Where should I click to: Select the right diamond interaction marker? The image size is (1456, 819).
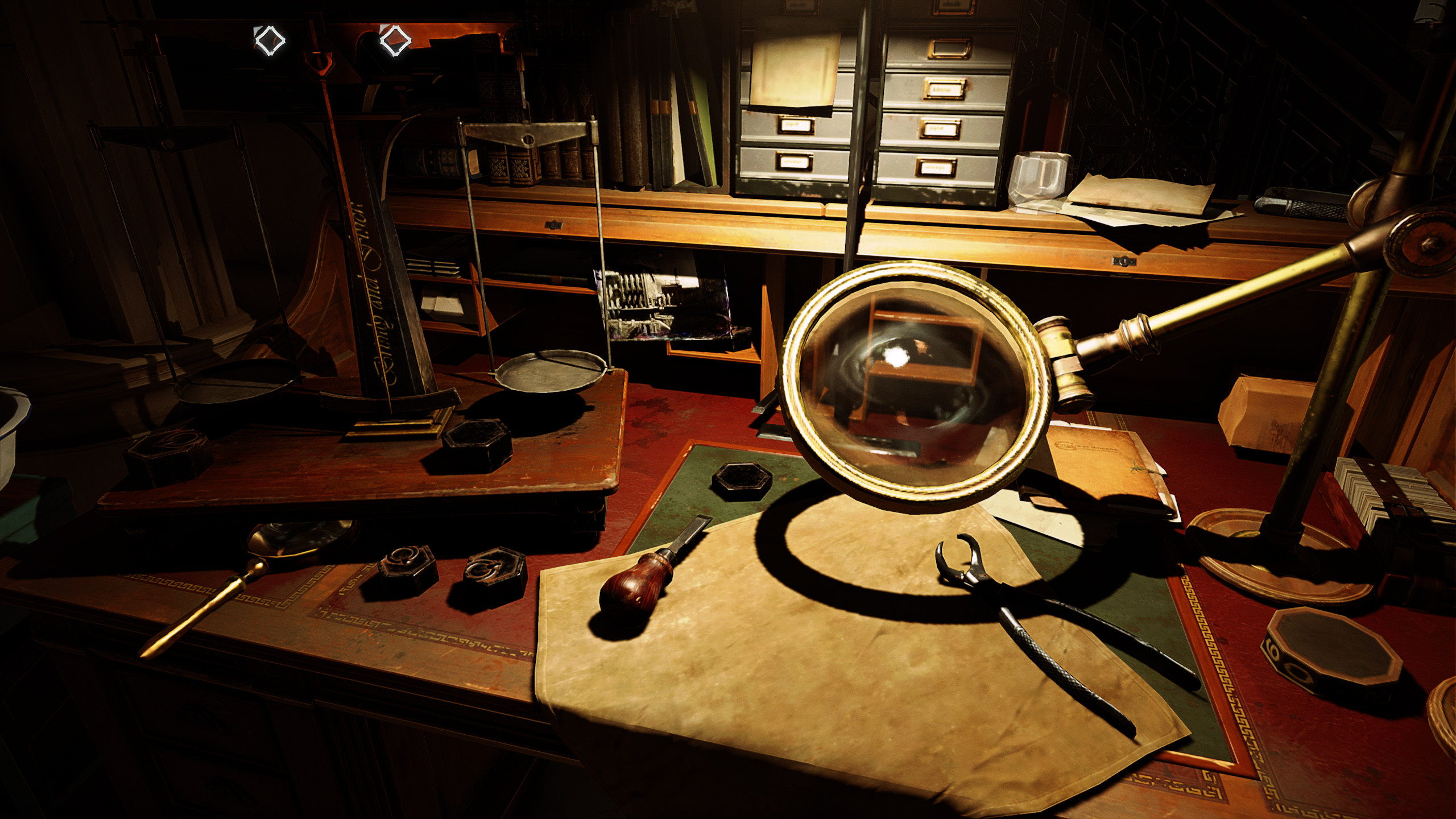tap(395, 40)
